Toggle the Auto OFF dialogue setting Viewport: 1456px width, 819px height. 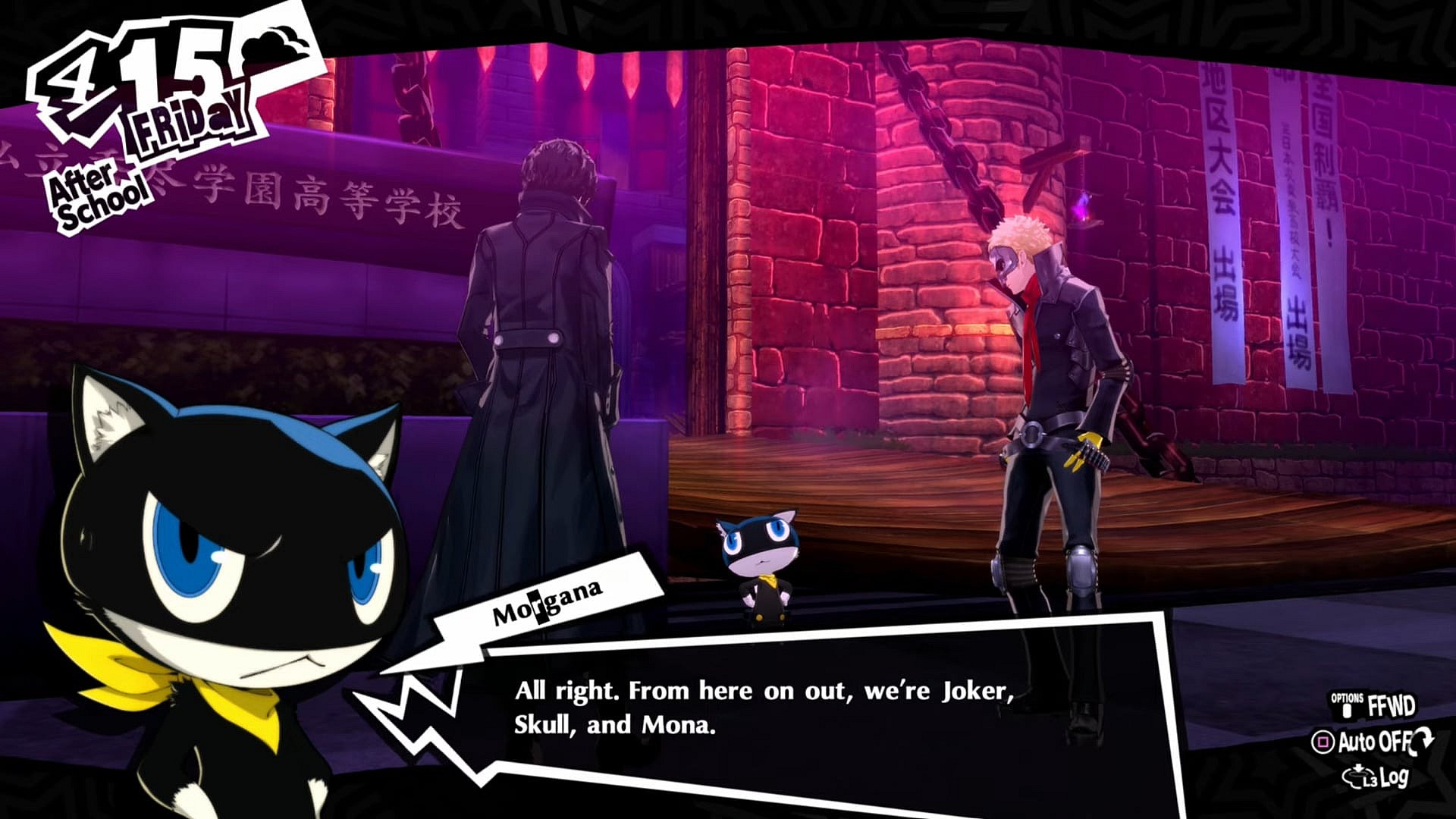coord(1373,742)
